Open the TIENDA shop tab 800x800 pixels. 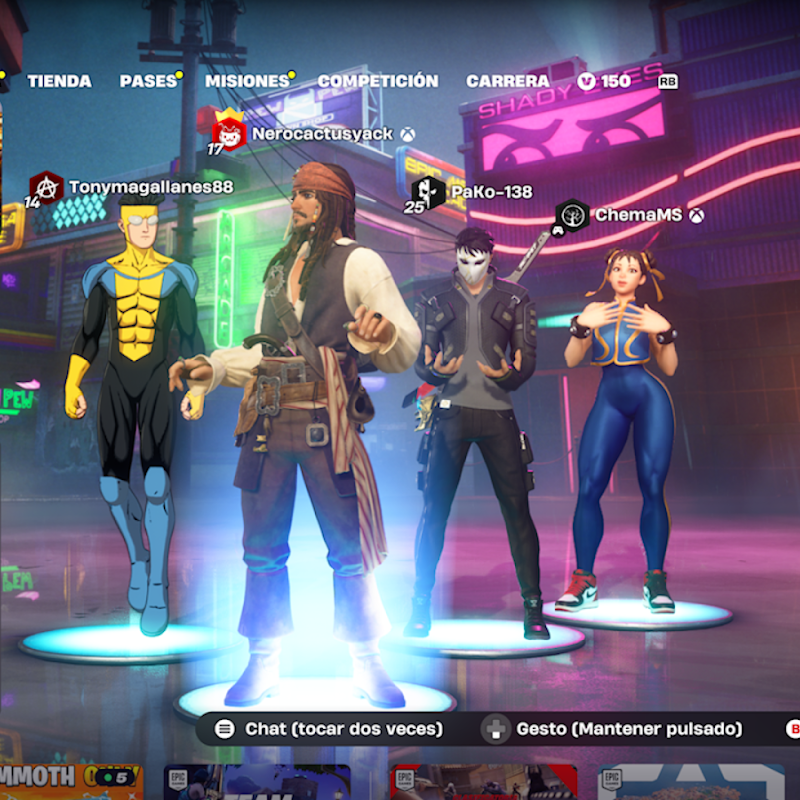pyautogui.click(x=59, y=81)
